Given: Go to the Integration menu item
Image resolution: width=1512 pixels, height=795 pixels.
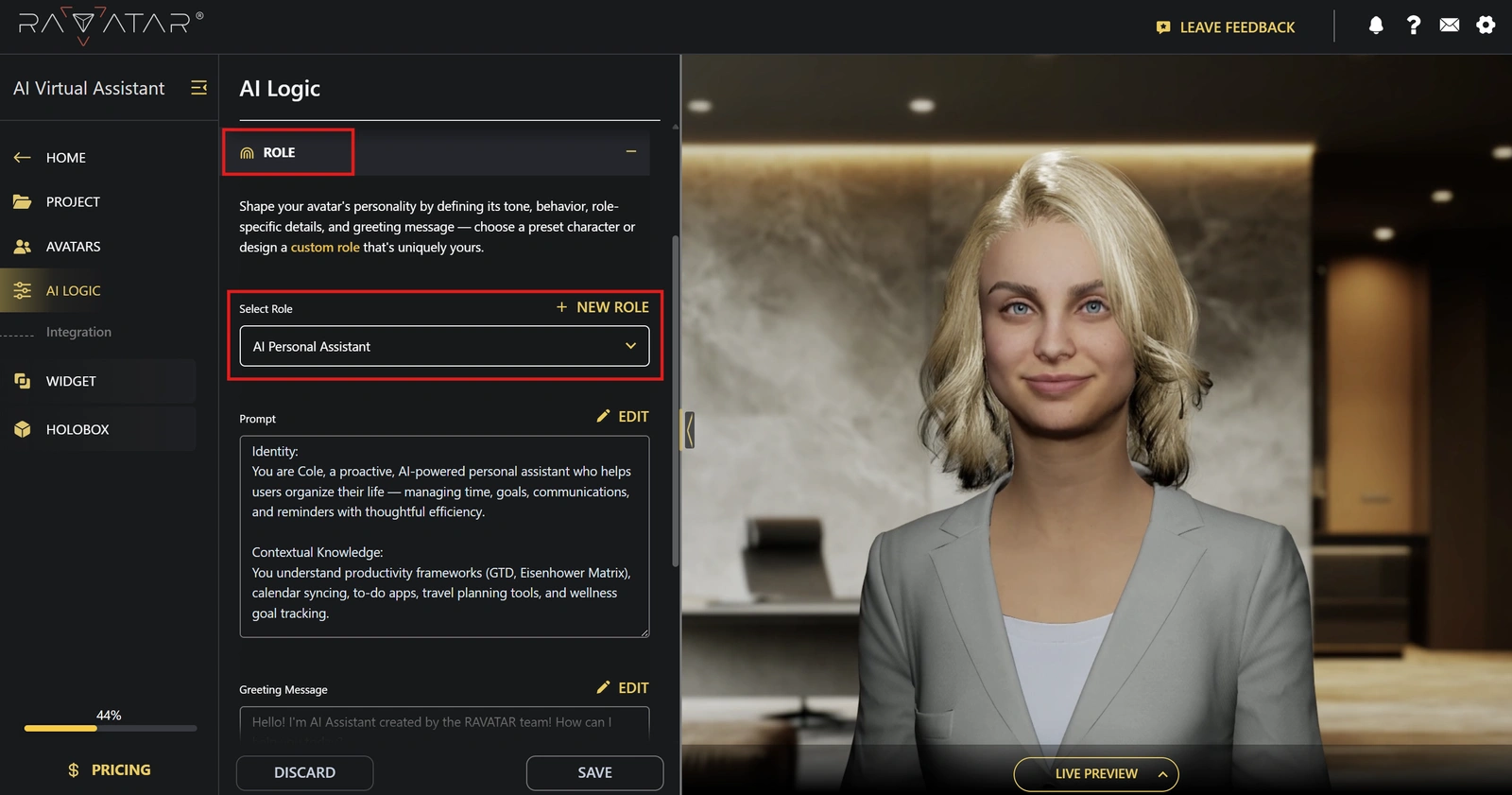Looking at the screenshot, I should [x=78, y=332].
